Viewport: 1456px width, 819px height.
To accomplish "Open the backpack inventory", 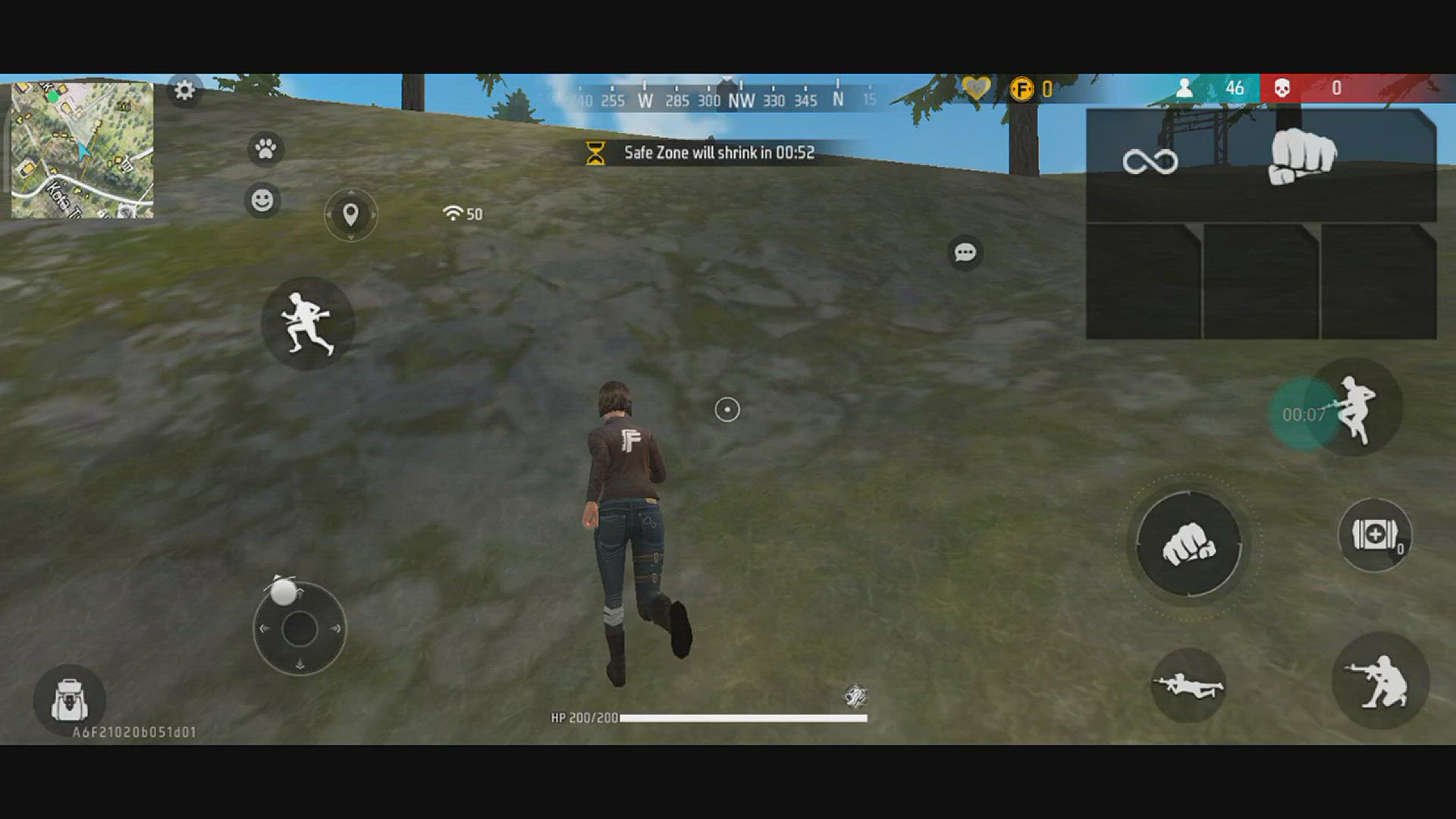I will coord(69,700).
